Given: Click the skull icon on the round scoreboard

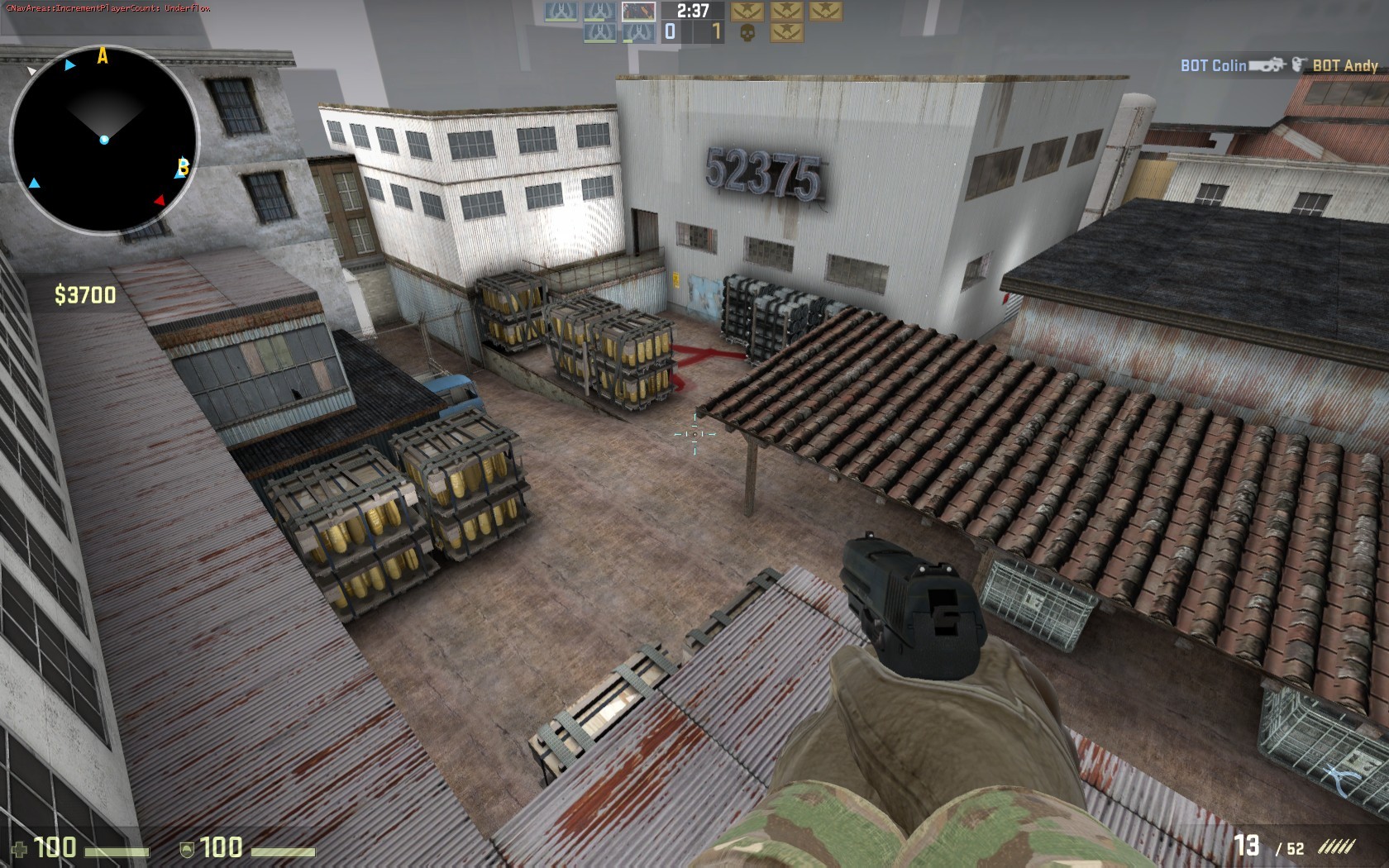Looking at the screenshot, I should pos(749,31).
